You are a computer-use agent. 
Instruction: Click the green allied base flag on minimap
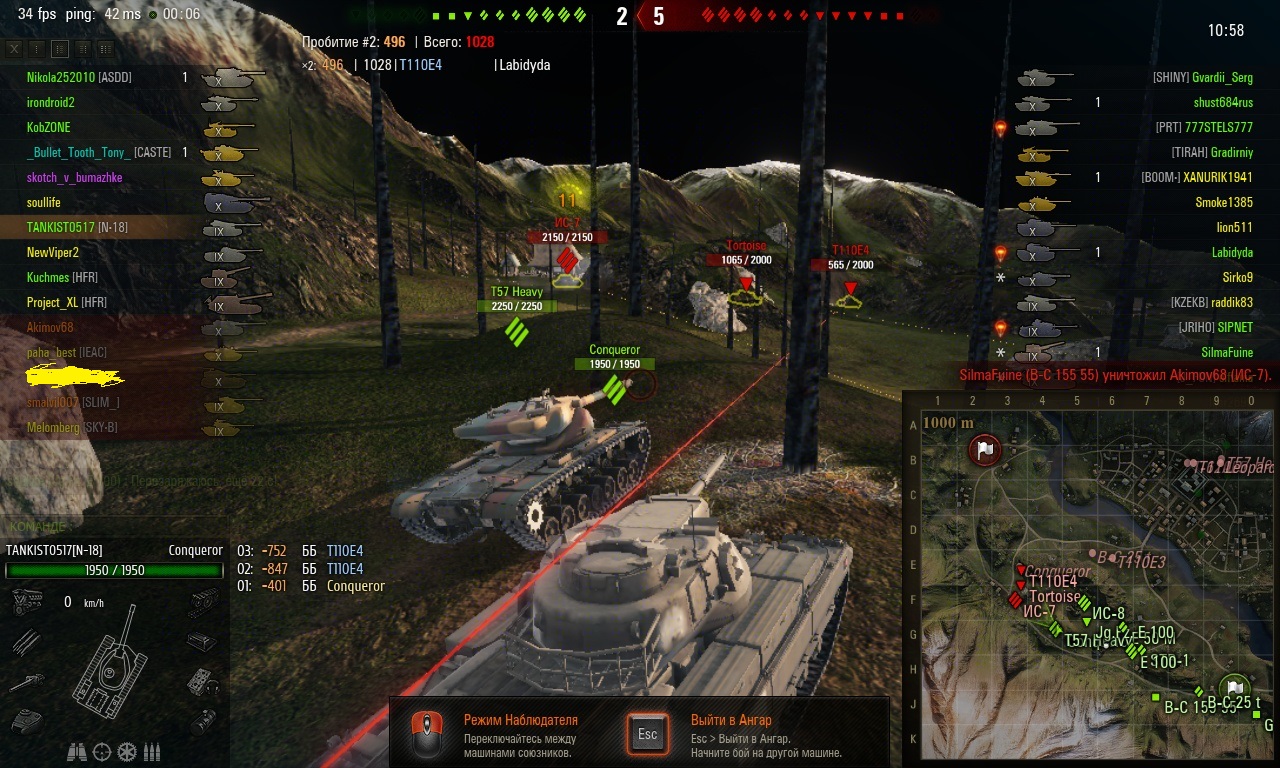tap(1234, 688)
